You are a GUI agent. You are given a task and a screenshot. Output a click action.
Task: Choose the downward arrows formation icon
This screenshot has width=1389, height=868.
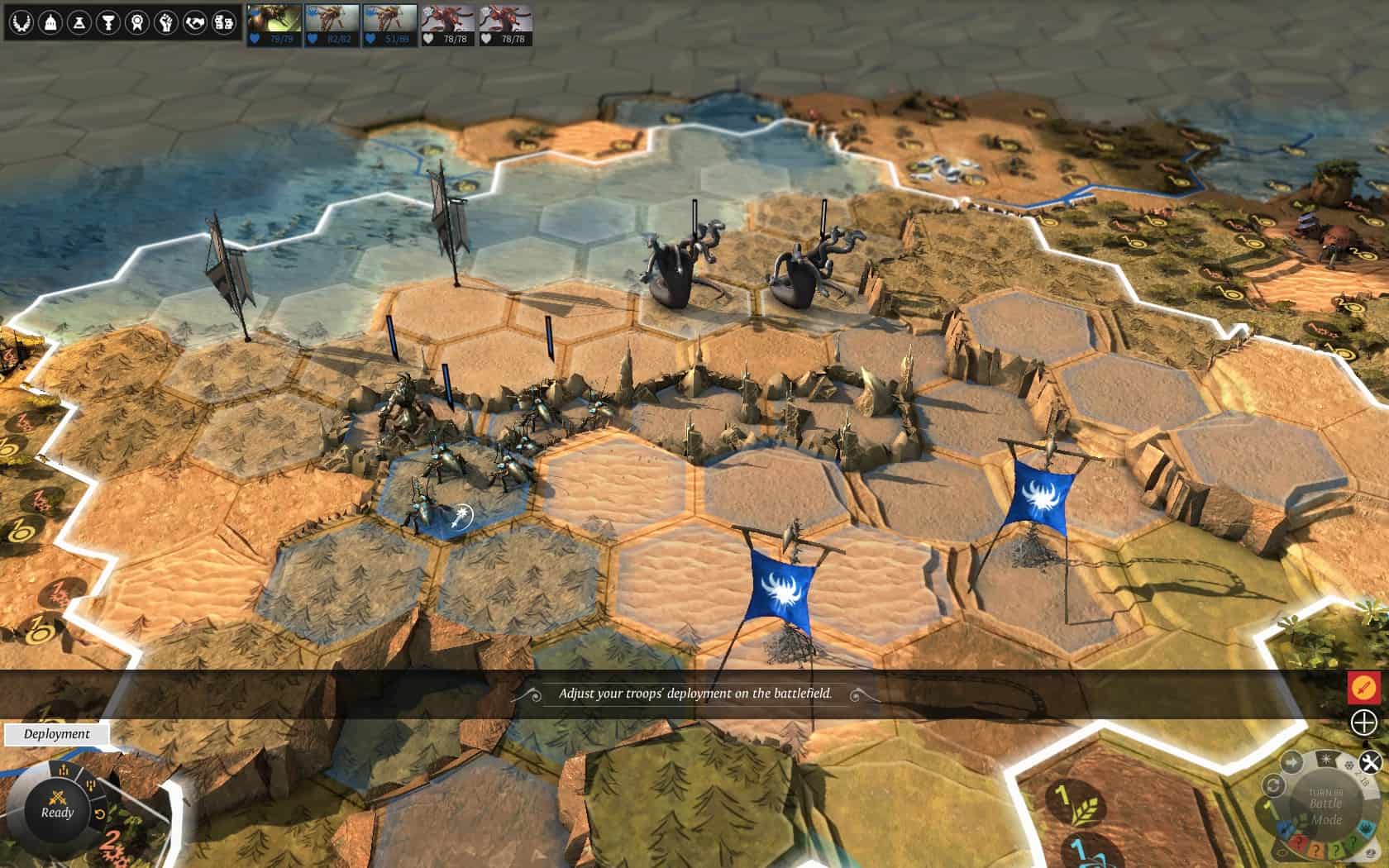point(90,785)
